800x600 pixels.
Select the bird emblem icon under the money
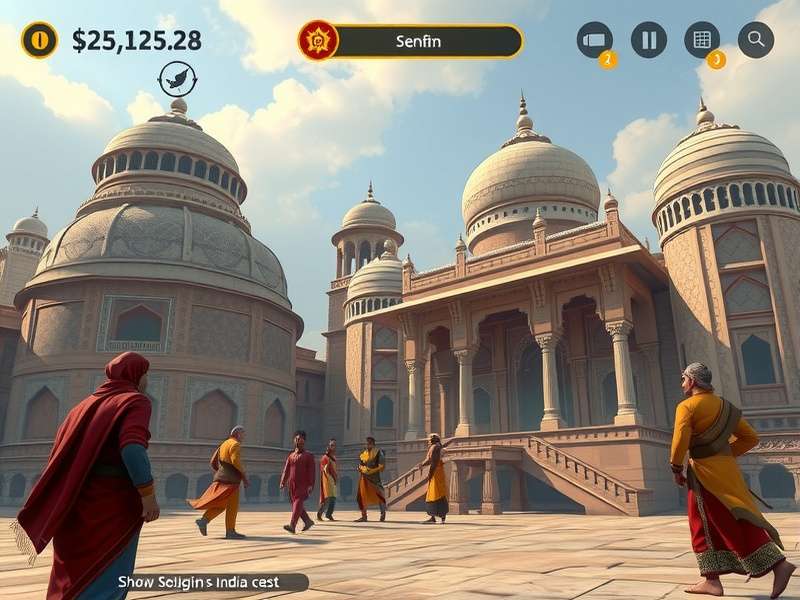[x=177, y=79]
